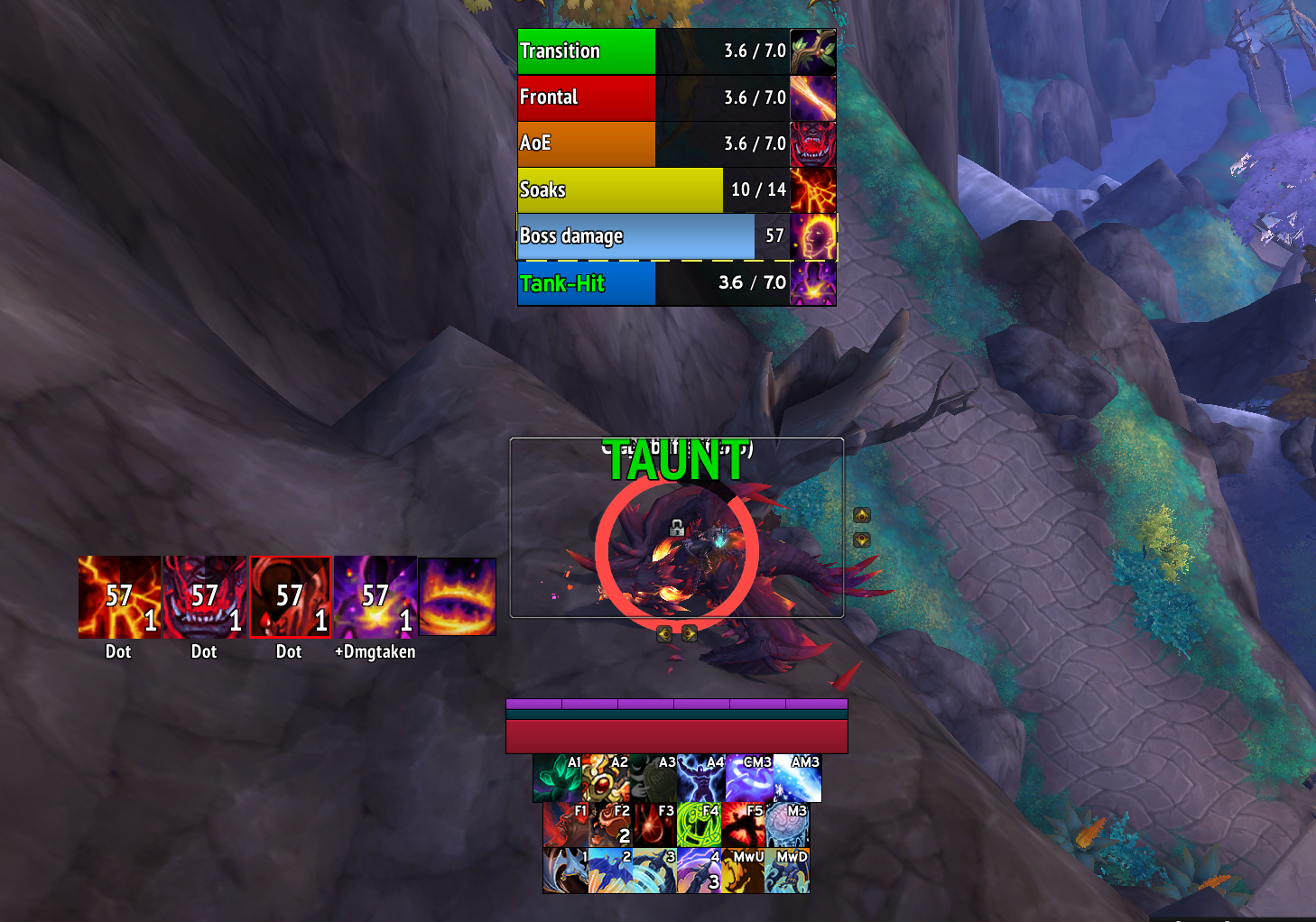Move the frame down with the arrow button

pos(862,539)
